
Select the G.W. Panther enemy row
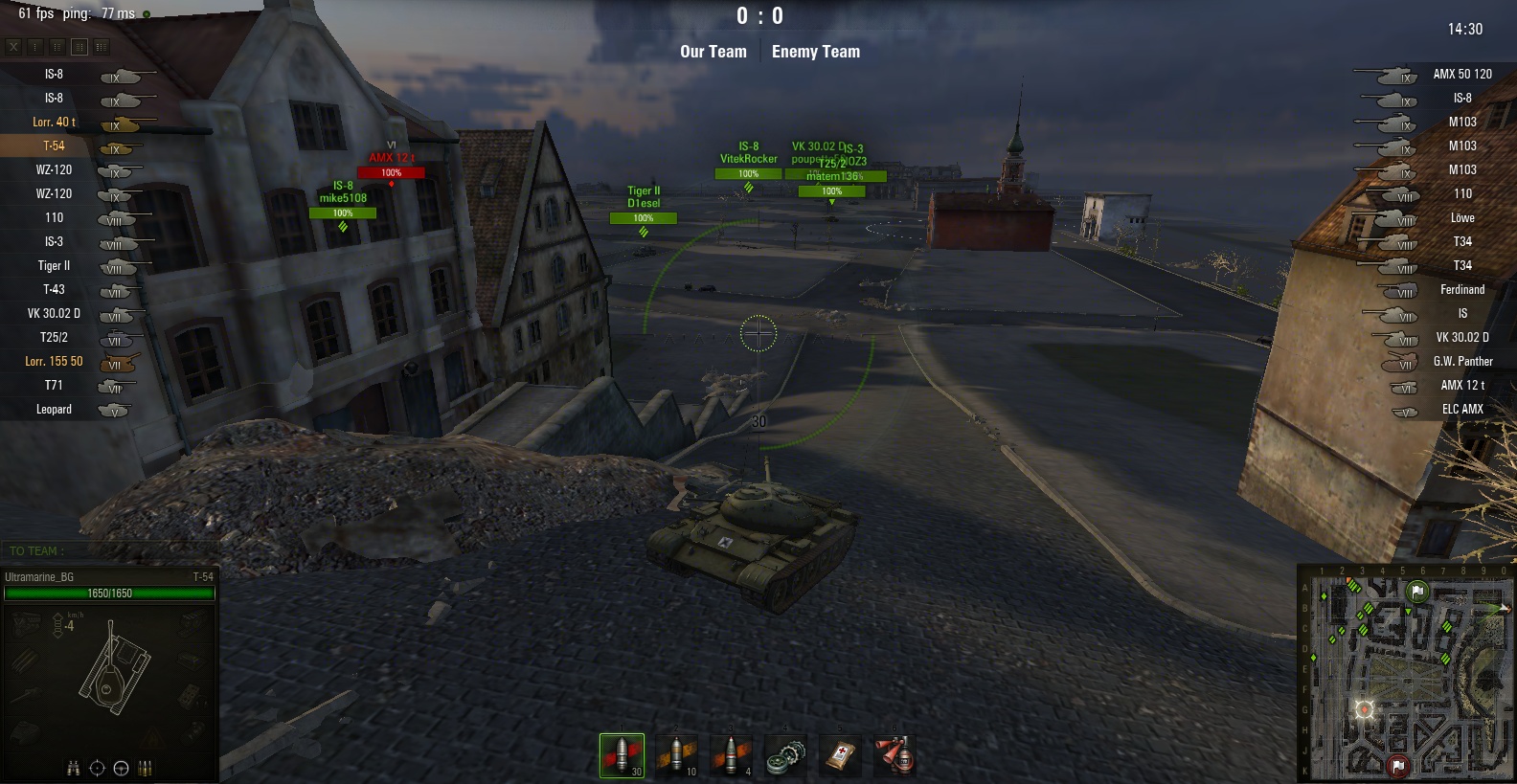tap(1461, 362)
